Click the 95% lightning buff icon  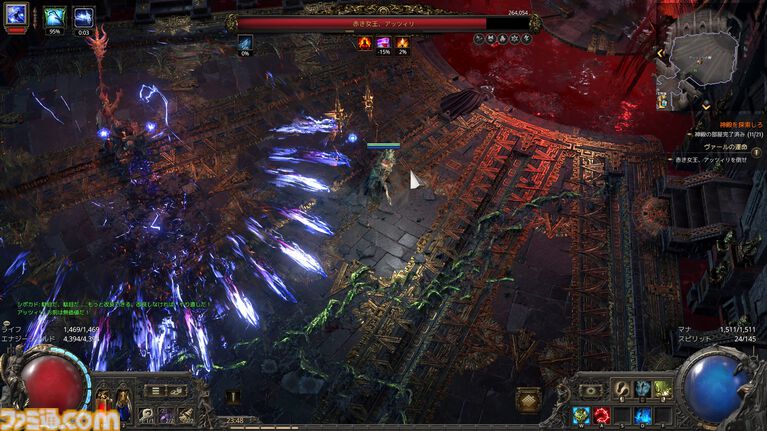click(55, 17)
